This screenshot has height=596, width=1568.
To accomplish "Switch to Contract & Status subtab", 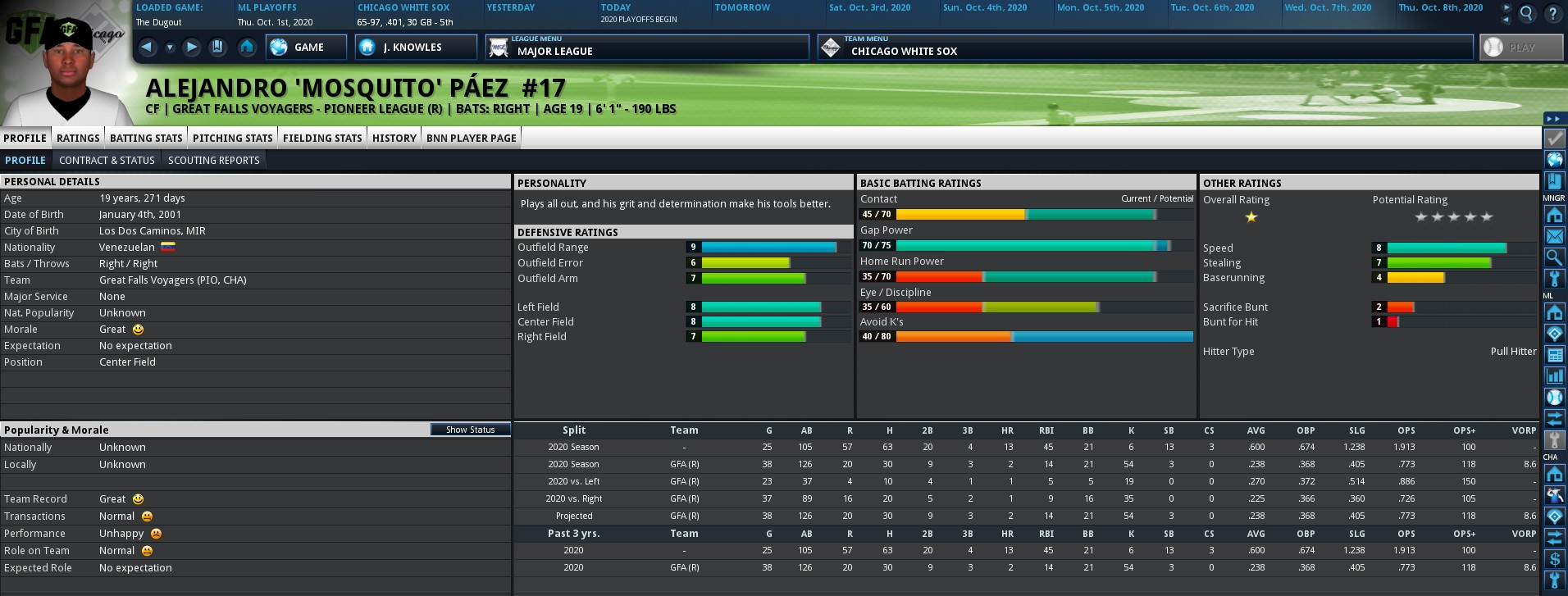I will click(x=107, y=160).
